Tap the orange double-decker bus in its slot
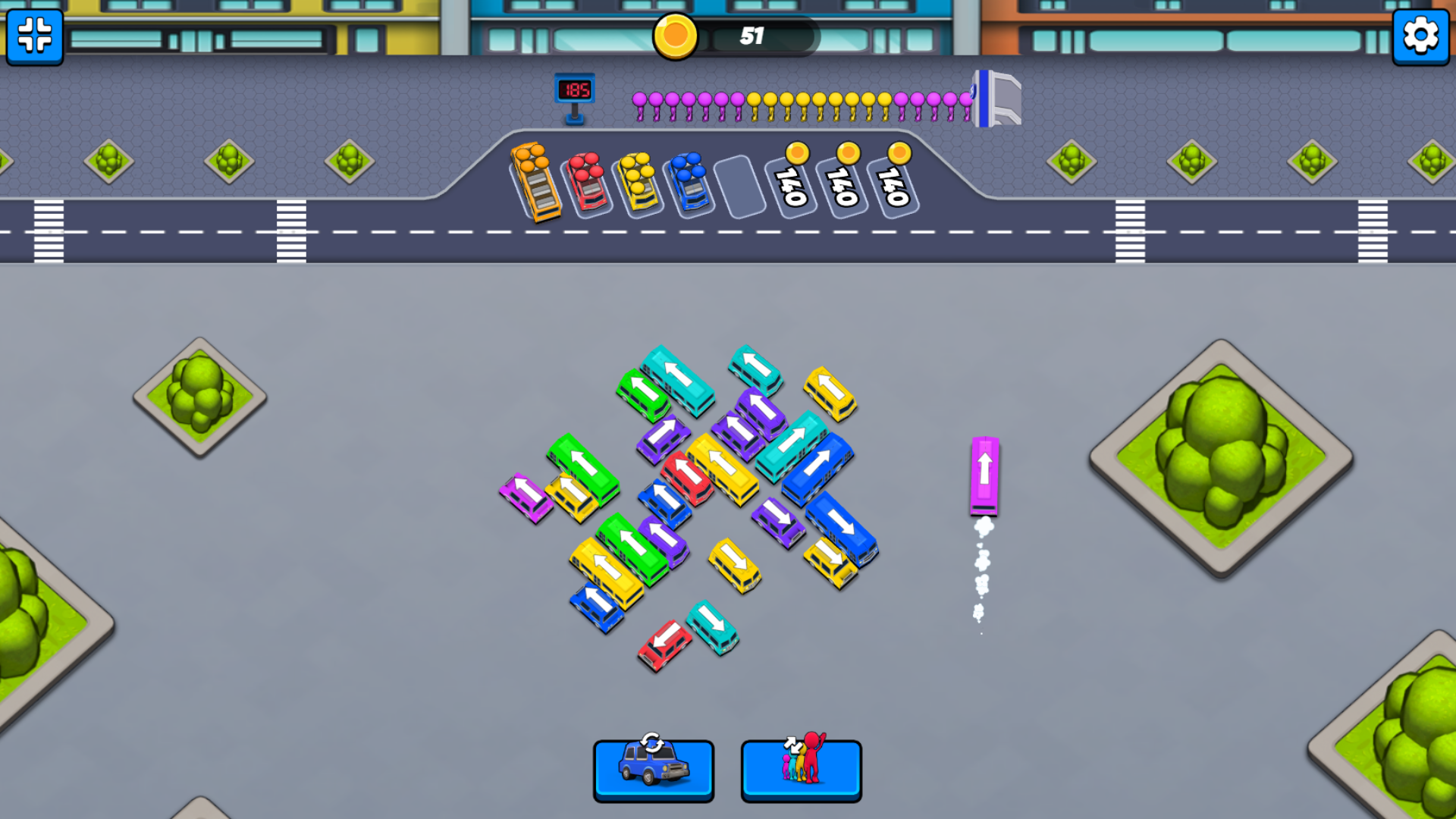 click(537, 182)
